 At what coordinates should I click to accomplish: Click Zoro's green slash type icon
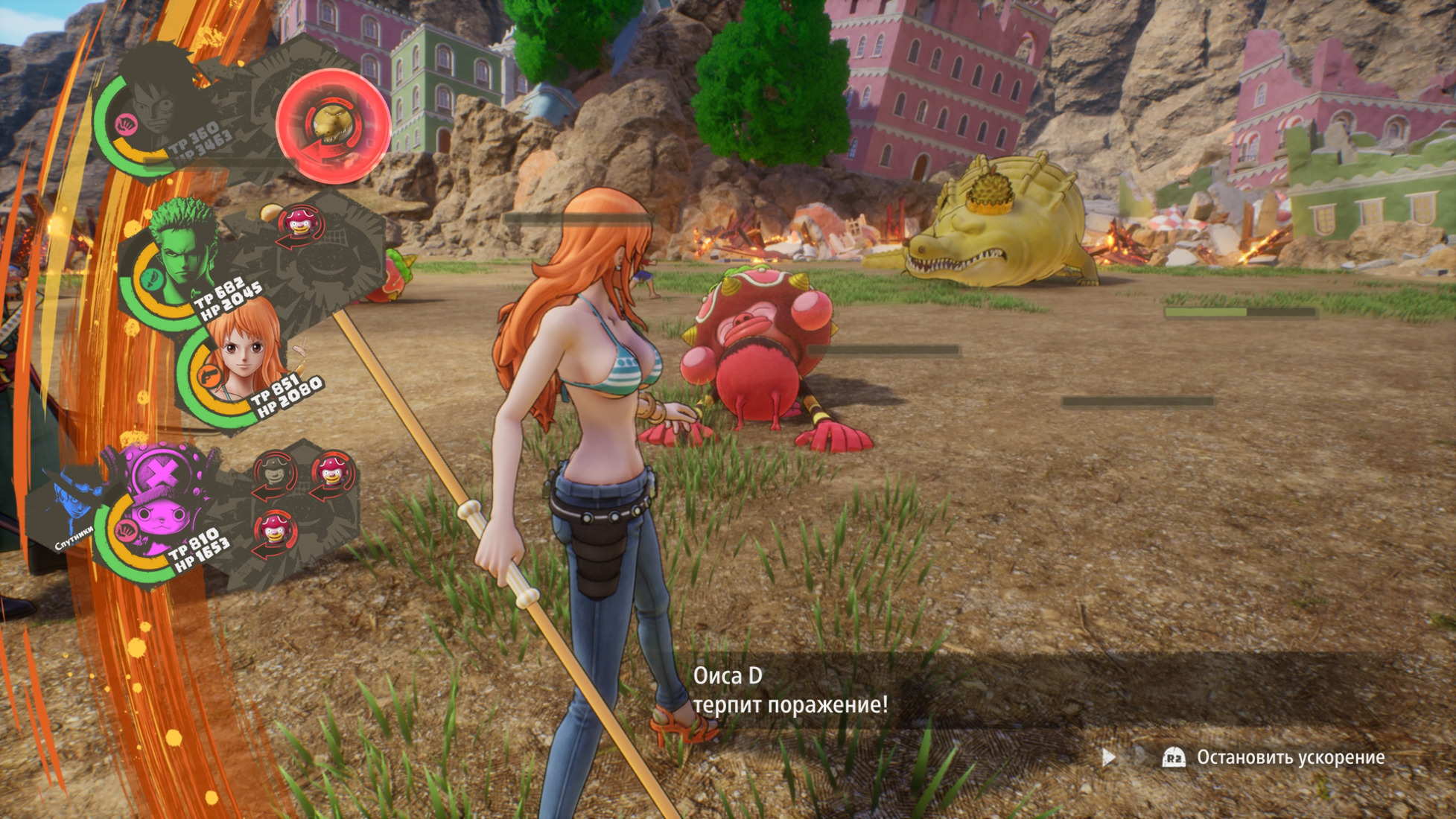[x=152, y=278]
